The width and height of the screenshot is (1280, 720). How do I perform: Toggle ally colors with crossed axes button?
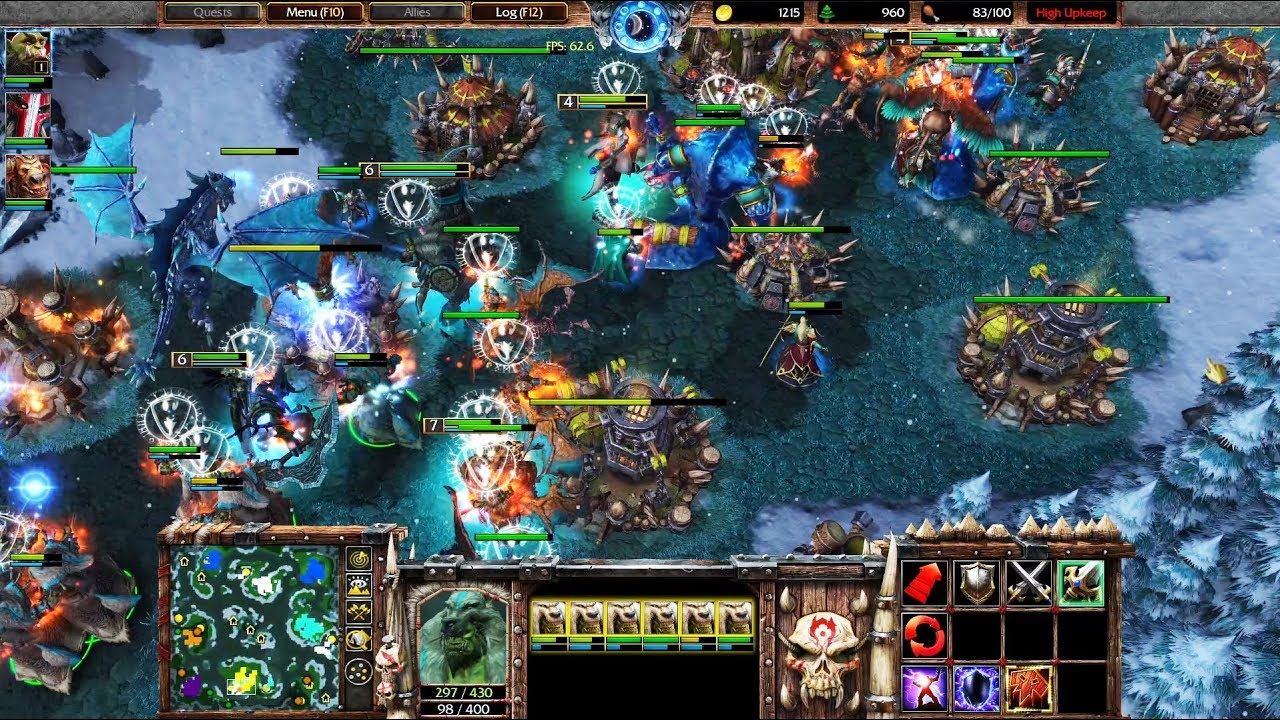tap(359, 610)
